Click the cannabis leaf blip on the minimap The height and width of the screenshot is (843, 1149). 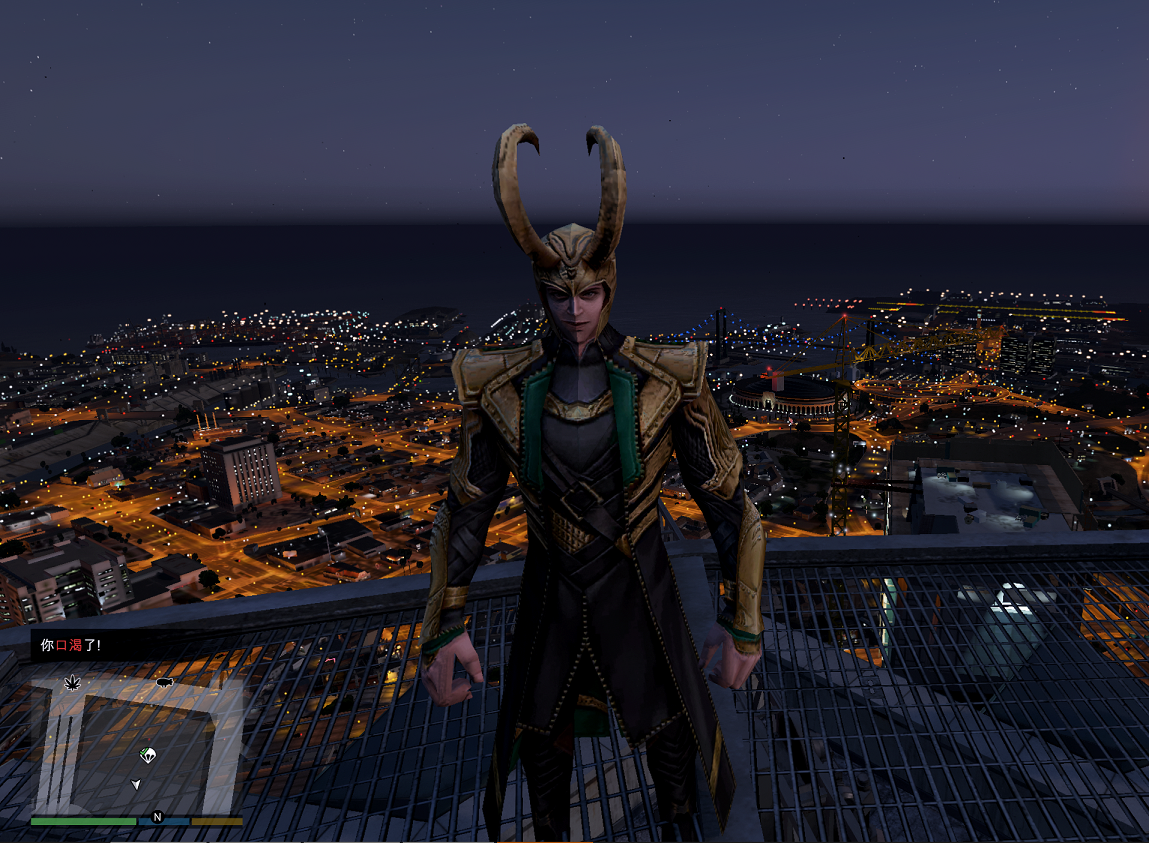pos(72,683)
